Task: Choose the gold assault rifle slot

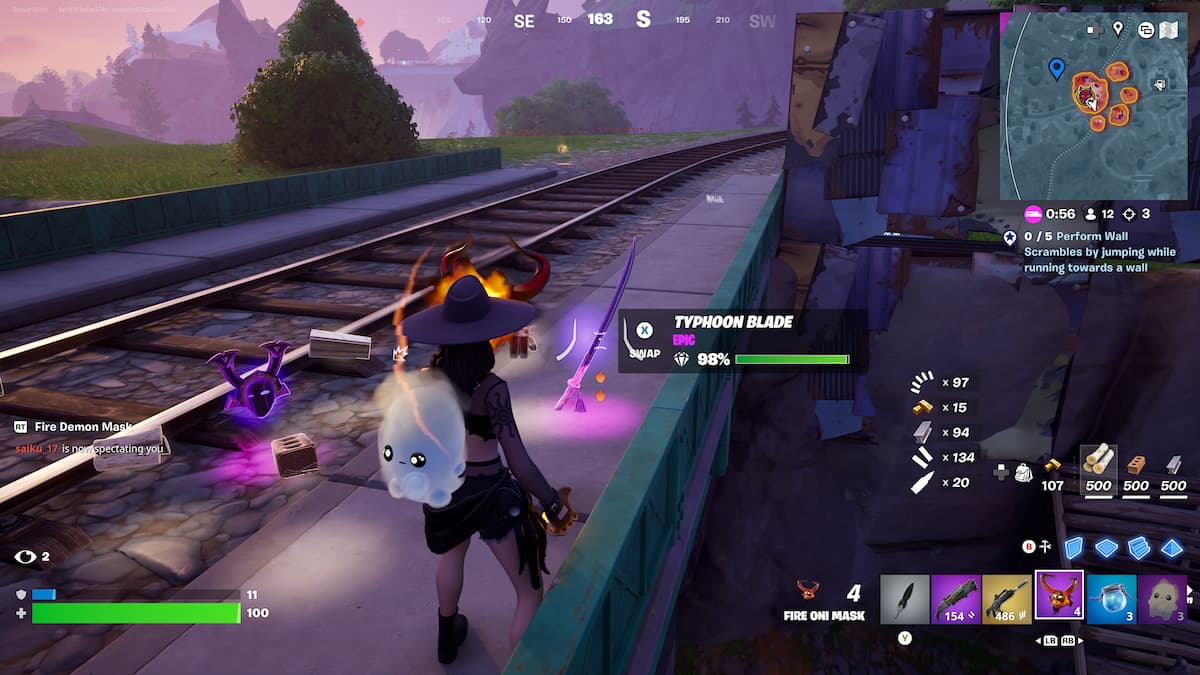Action: (x=1007, y=598)
